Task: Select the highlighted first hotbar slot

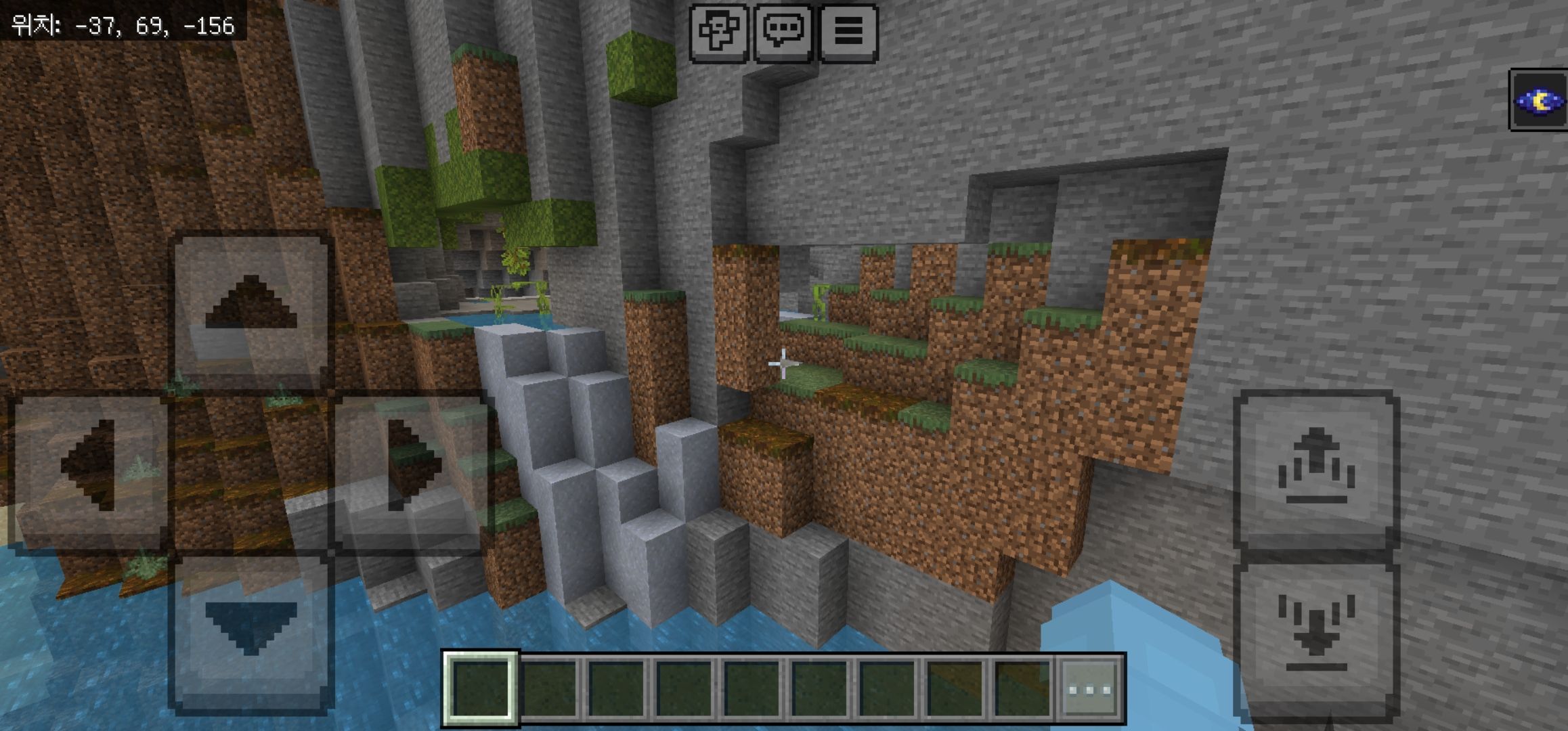Action: [x=480, y=690]
